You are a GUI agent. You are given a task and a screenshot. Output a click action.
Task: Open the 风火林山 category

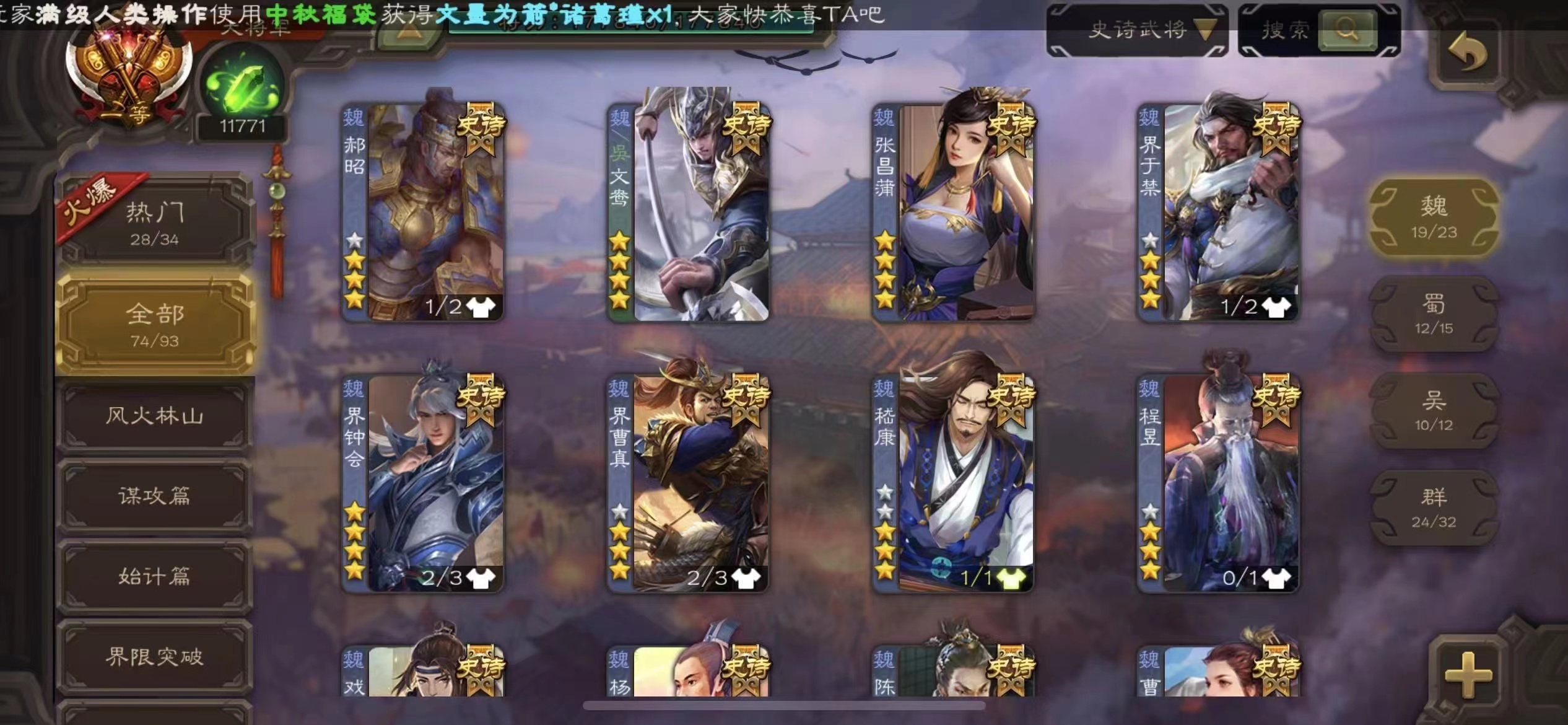[155, 416]
